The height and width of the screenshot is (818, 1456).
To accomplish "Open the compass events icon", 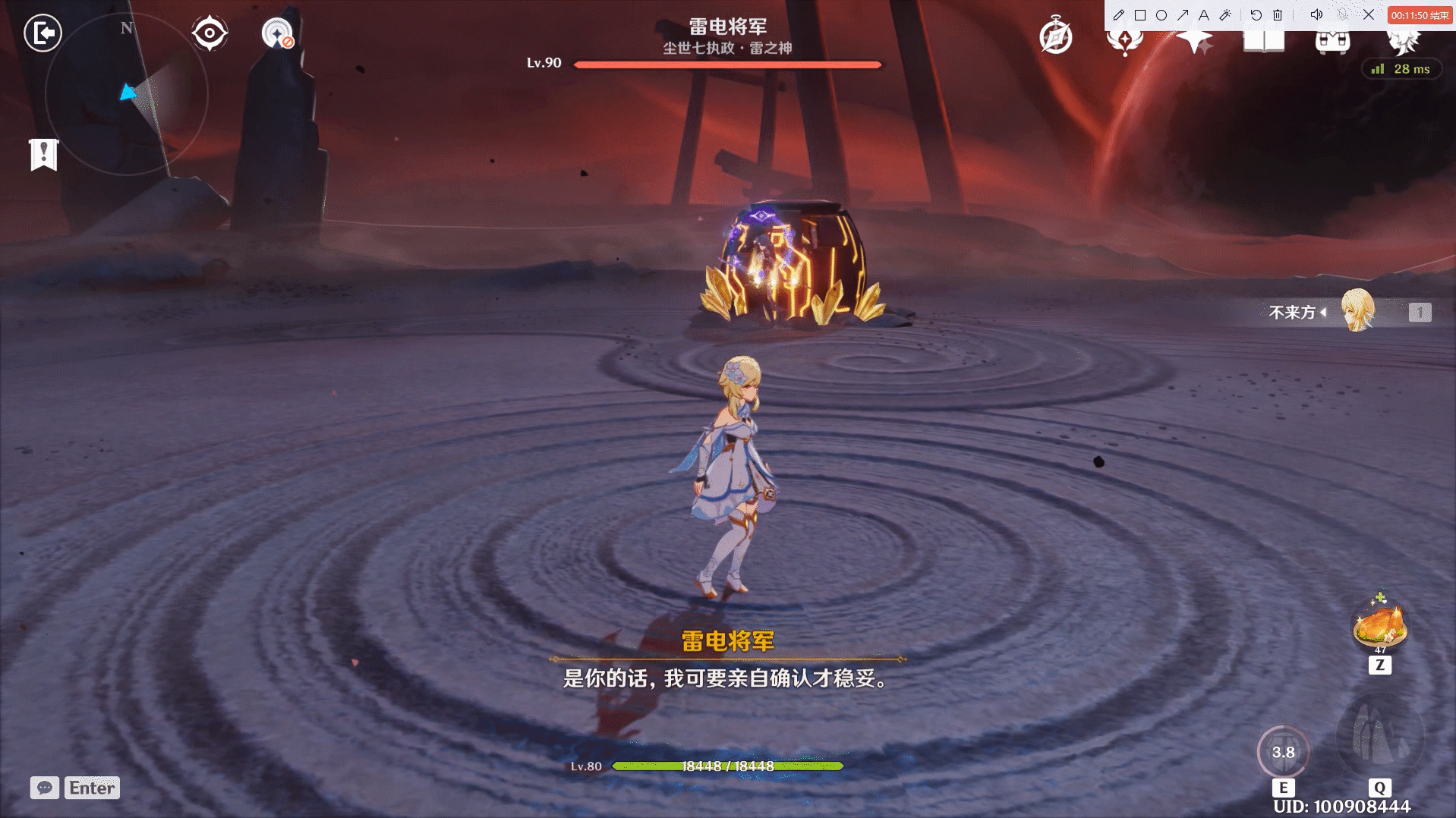I will tap(1056, 36).
